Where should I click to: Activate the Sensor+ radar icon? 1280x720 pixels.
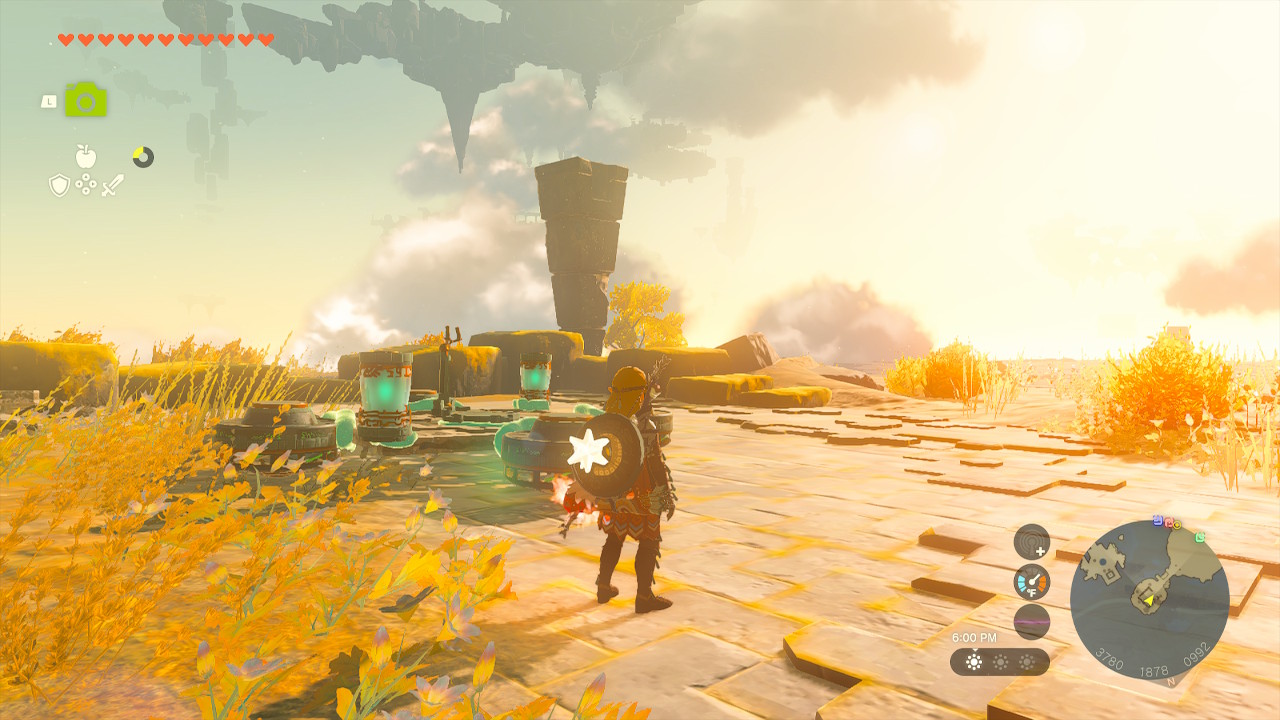click(x=1031, y=542)
